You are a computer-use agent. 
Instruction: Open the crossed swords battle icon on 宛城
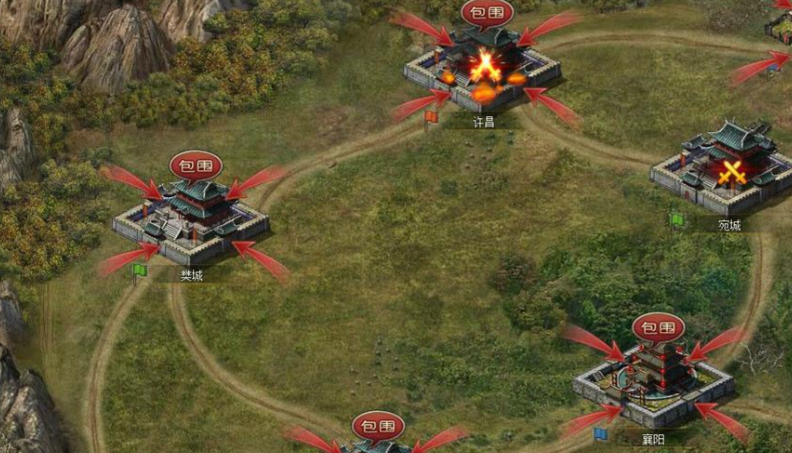click(733, 172)
